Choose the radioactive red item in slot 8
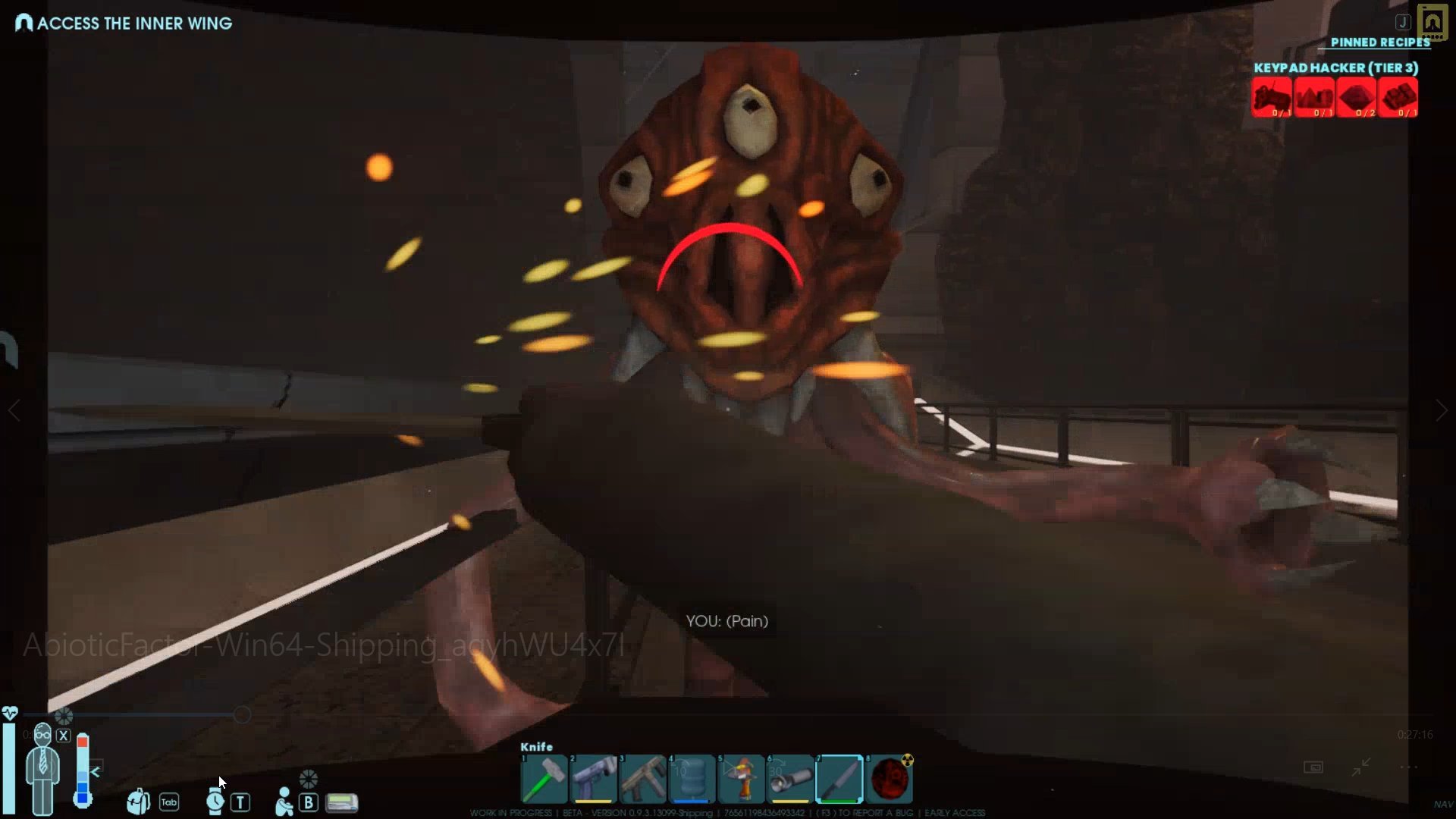The width and height of the screenshot is (1456, 819). [890, 779]
